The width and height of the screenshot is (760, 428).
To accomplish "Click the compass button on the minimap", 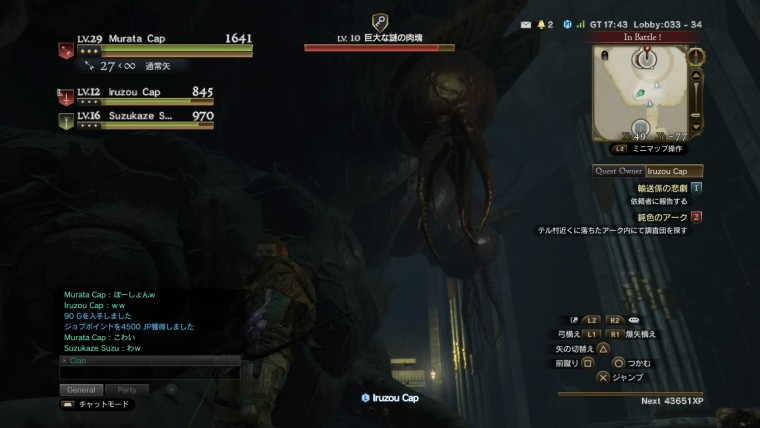I will [x=697, y=56].
